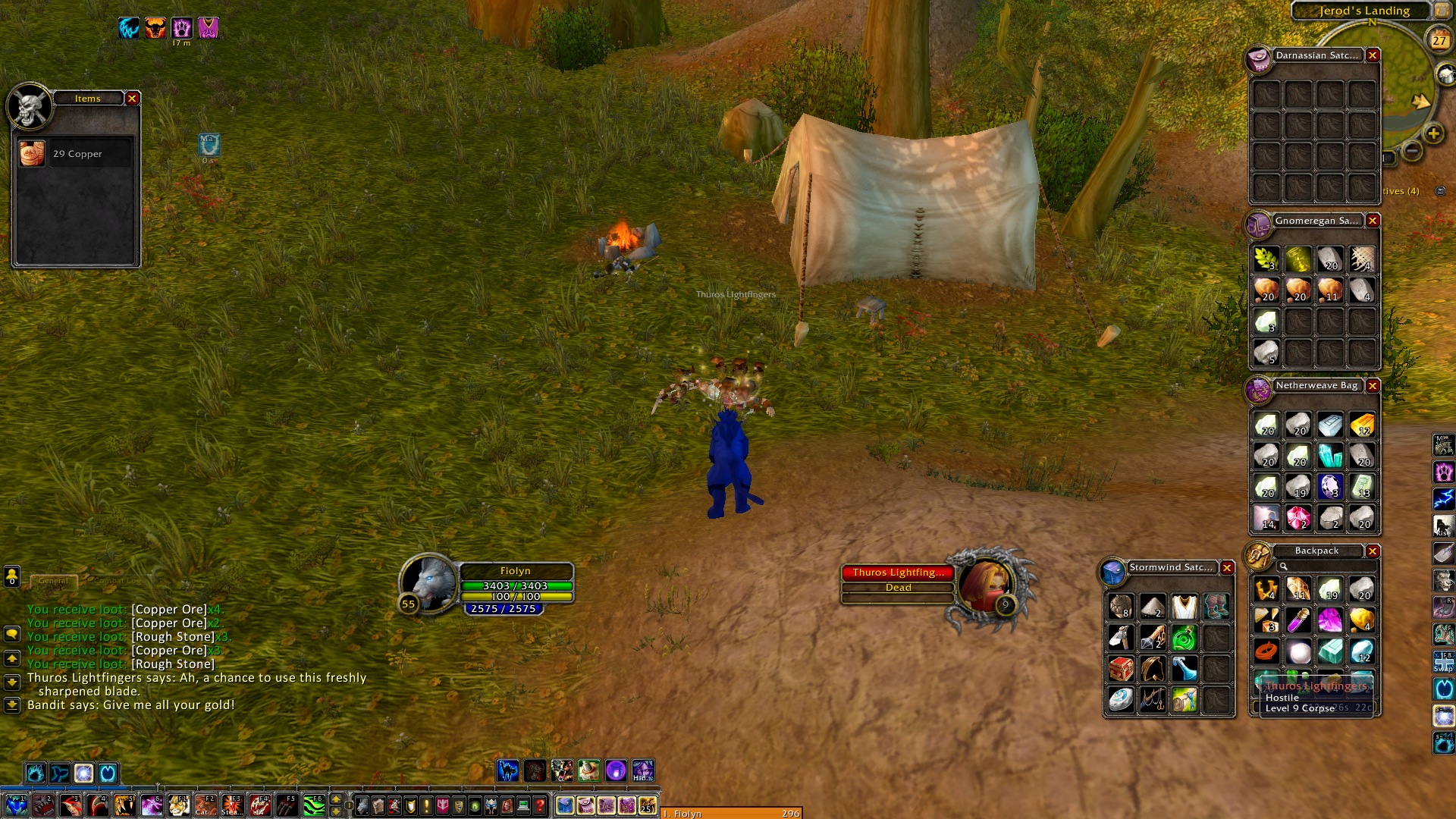Open the calendar showing day 27

(x=1439, y=40)
